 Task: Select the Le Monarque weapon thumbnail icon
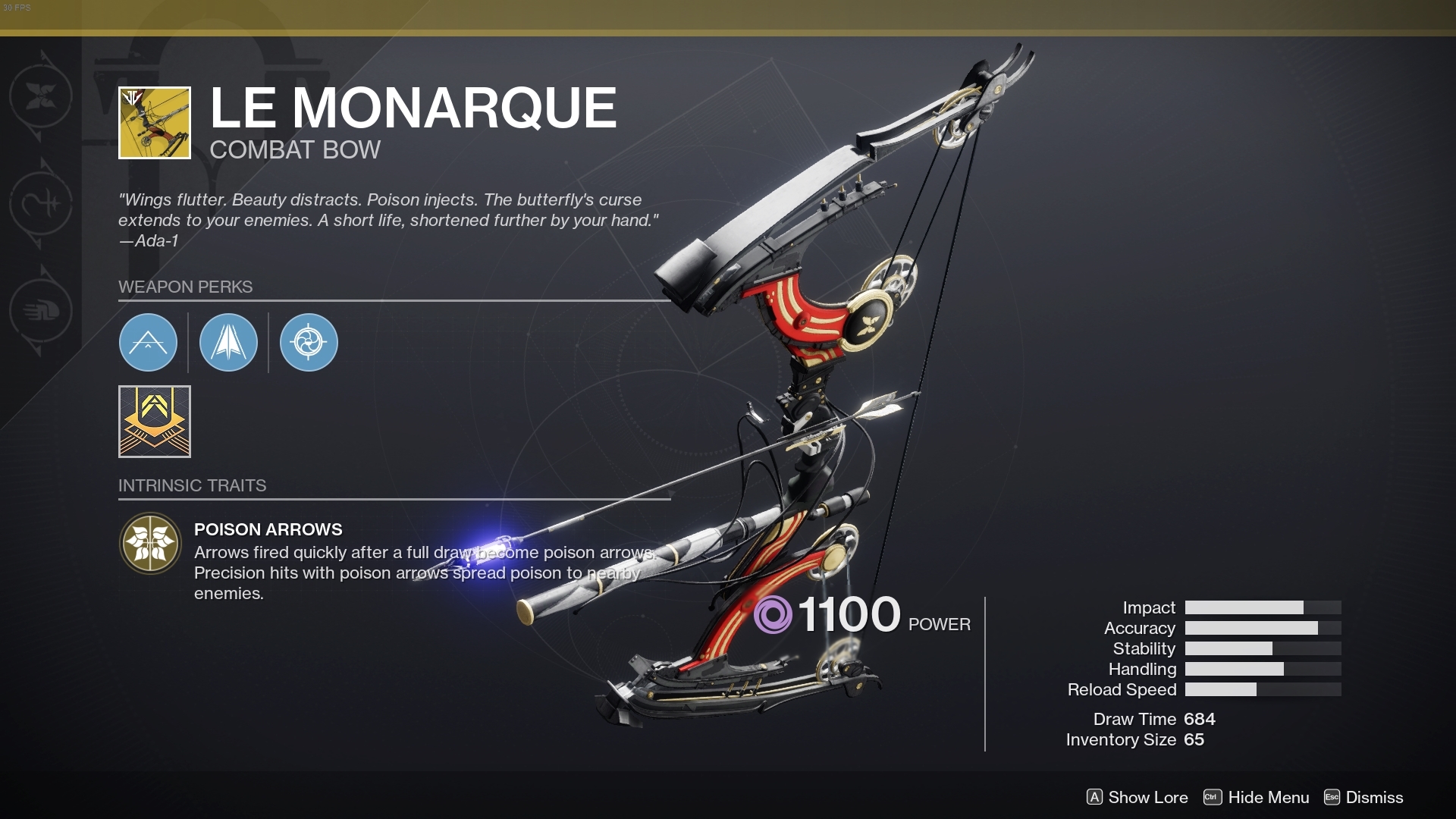point(154,123)
